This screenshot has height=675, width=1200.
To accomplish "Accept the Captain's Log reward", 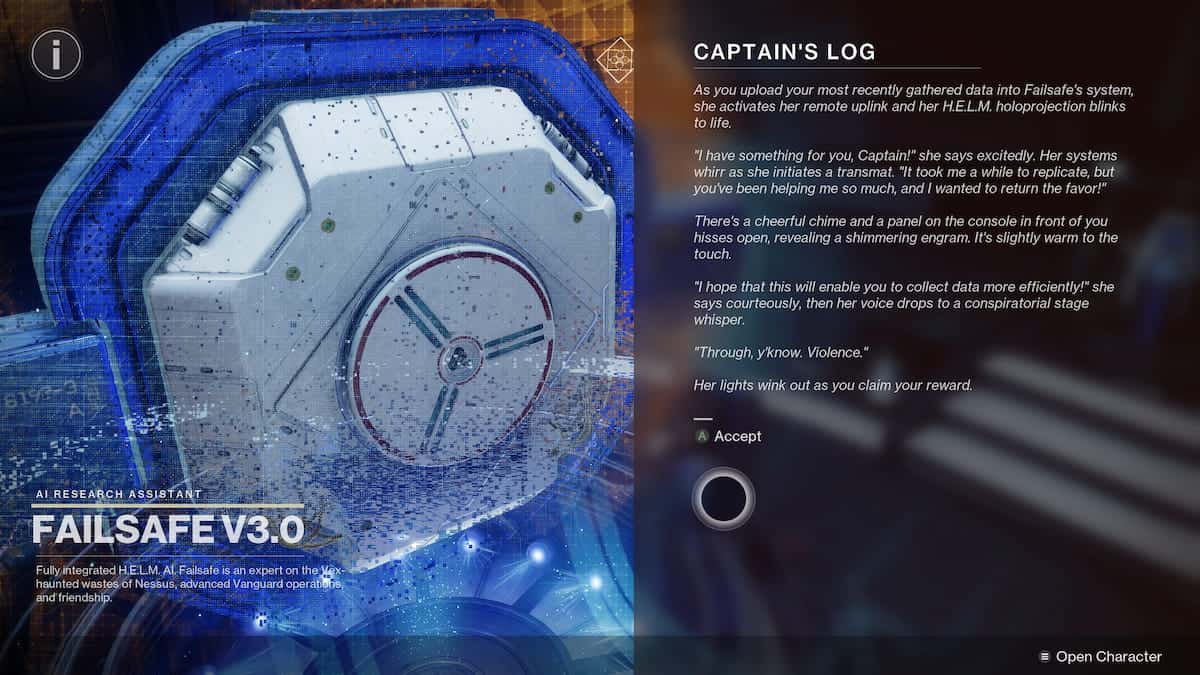I will coord(729,436).
